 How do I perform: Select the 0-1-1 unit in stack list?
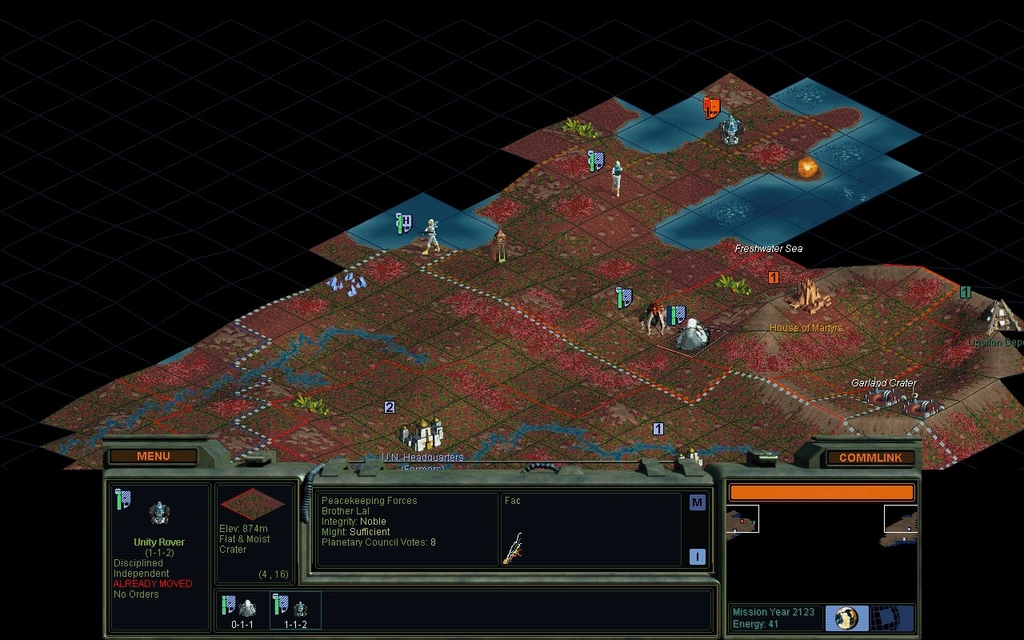[x=240, y=608]
